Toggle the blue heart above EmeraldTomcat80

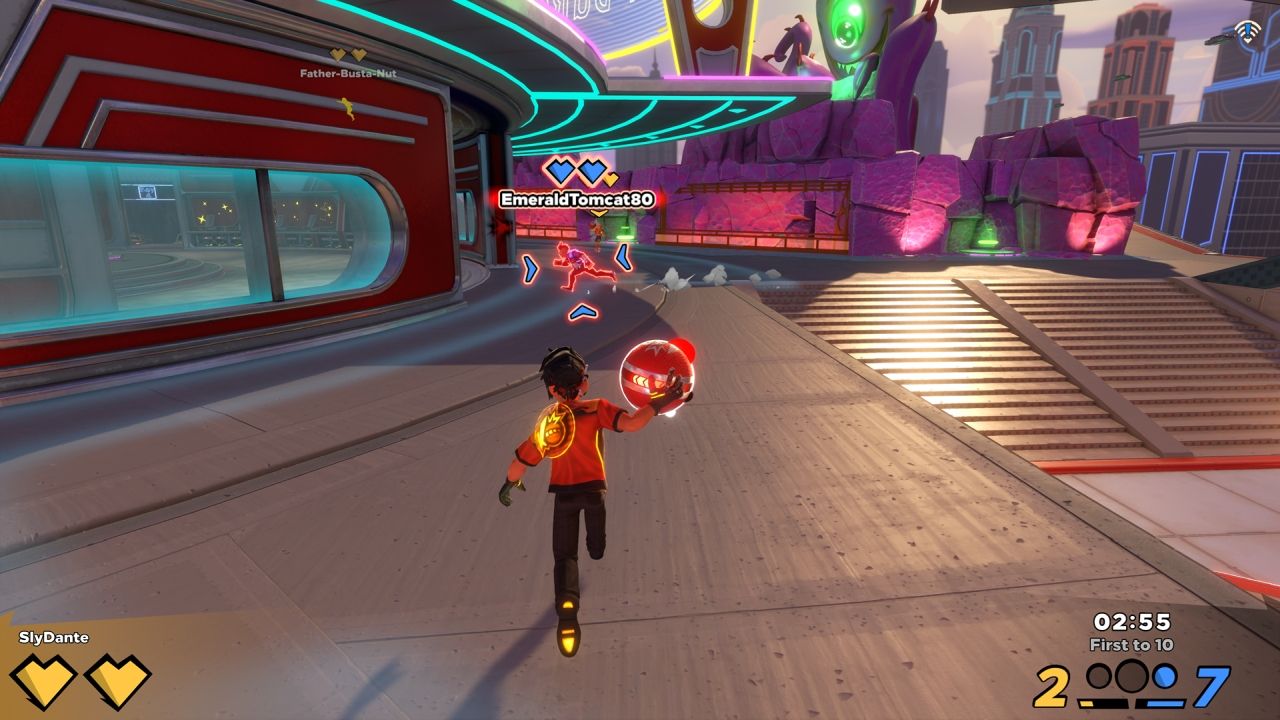[x=560, y=169]
